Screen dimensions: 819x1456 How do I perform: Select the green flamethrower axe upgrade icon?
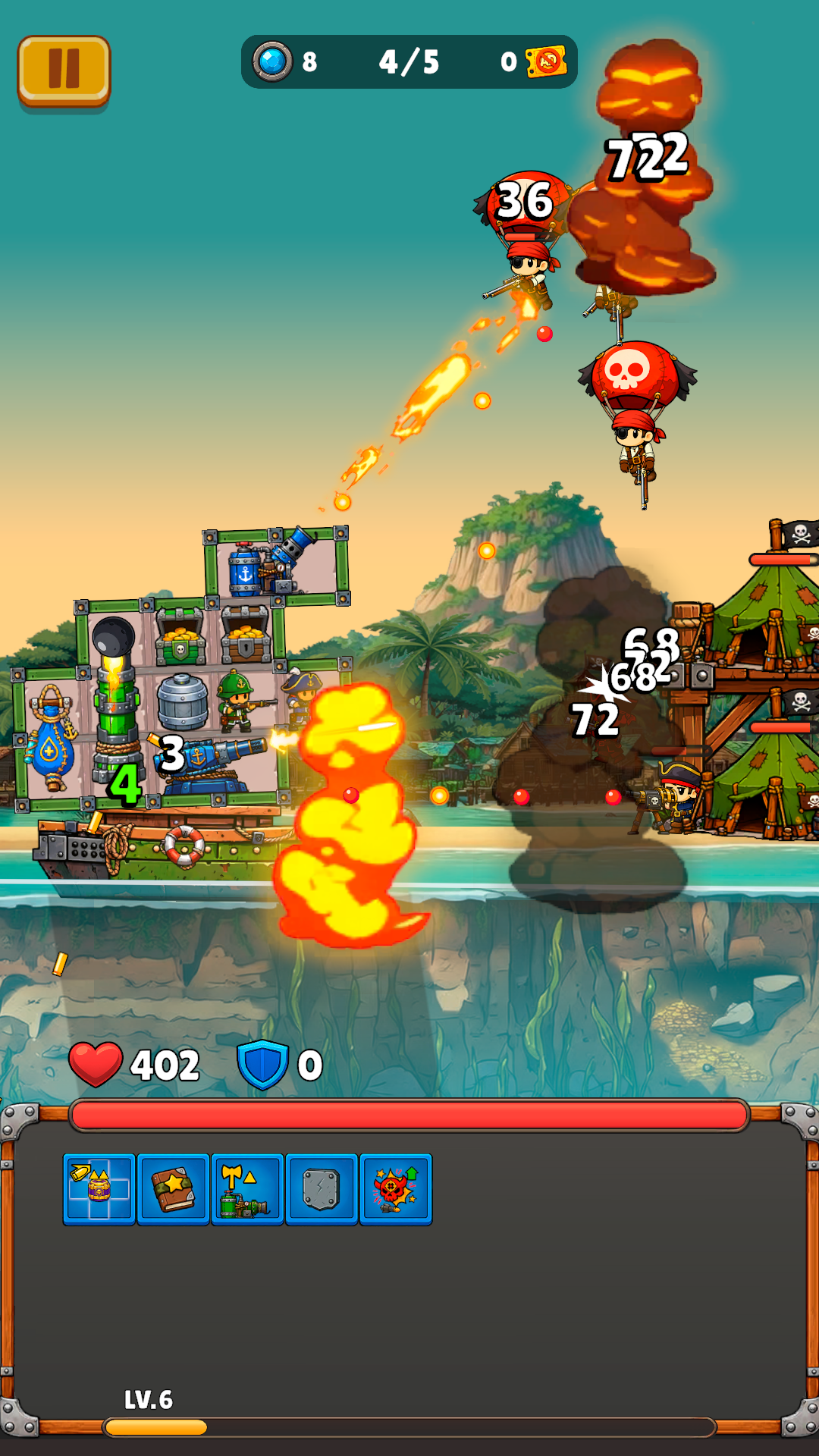[247, 1189]
